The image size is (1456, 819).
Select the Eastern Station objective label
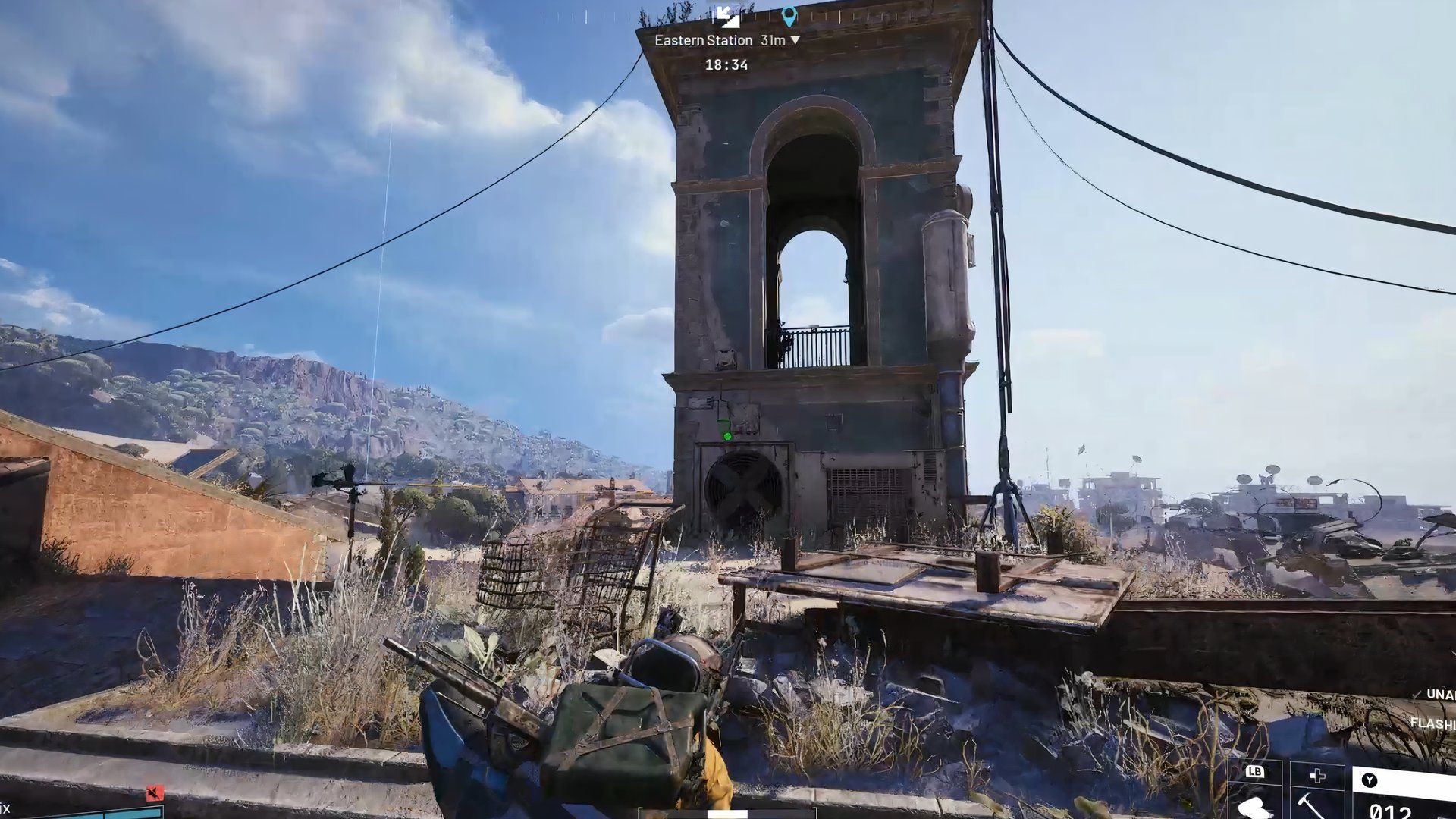tap(704, 40)
